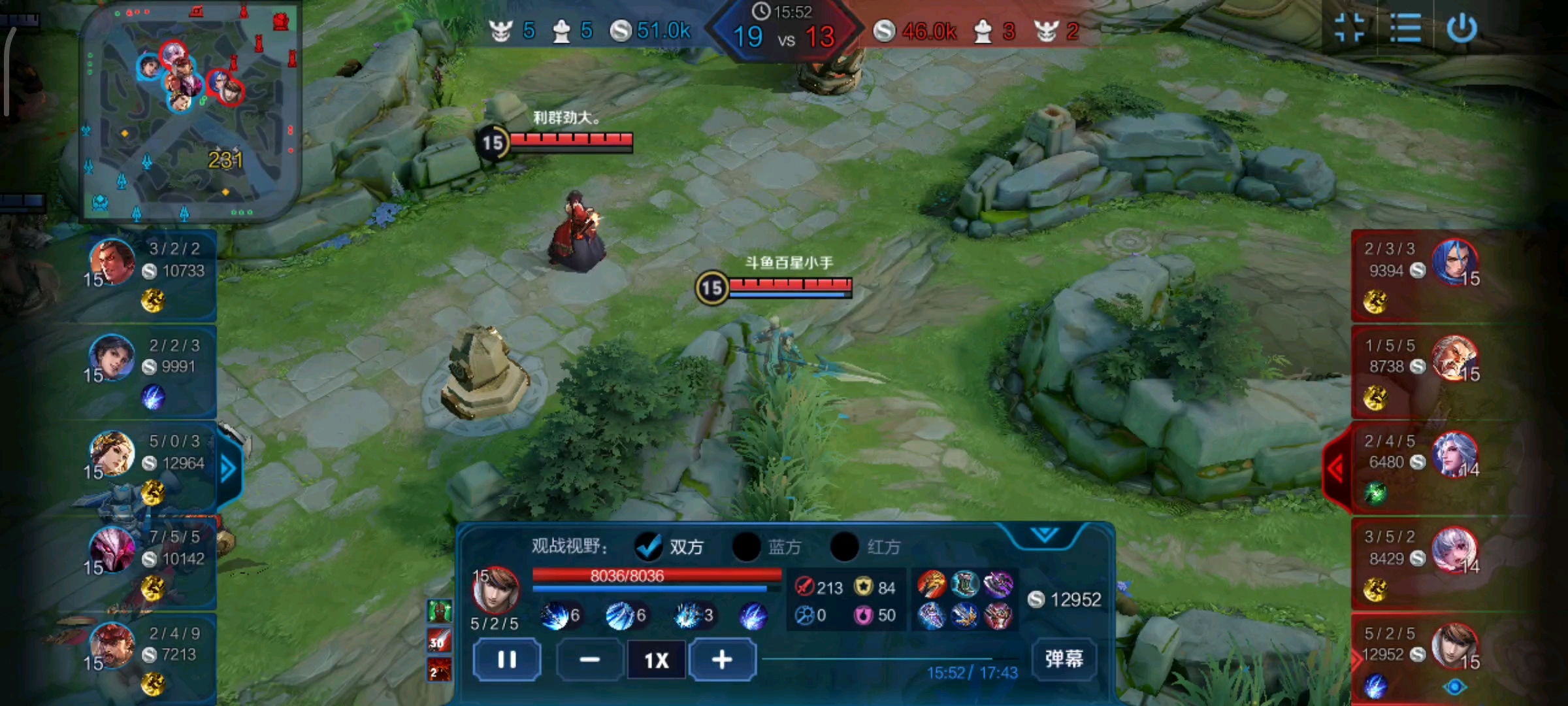Switch spectator view to 红方
Screen dimensions: 1568x706
[x=845, y=546]
